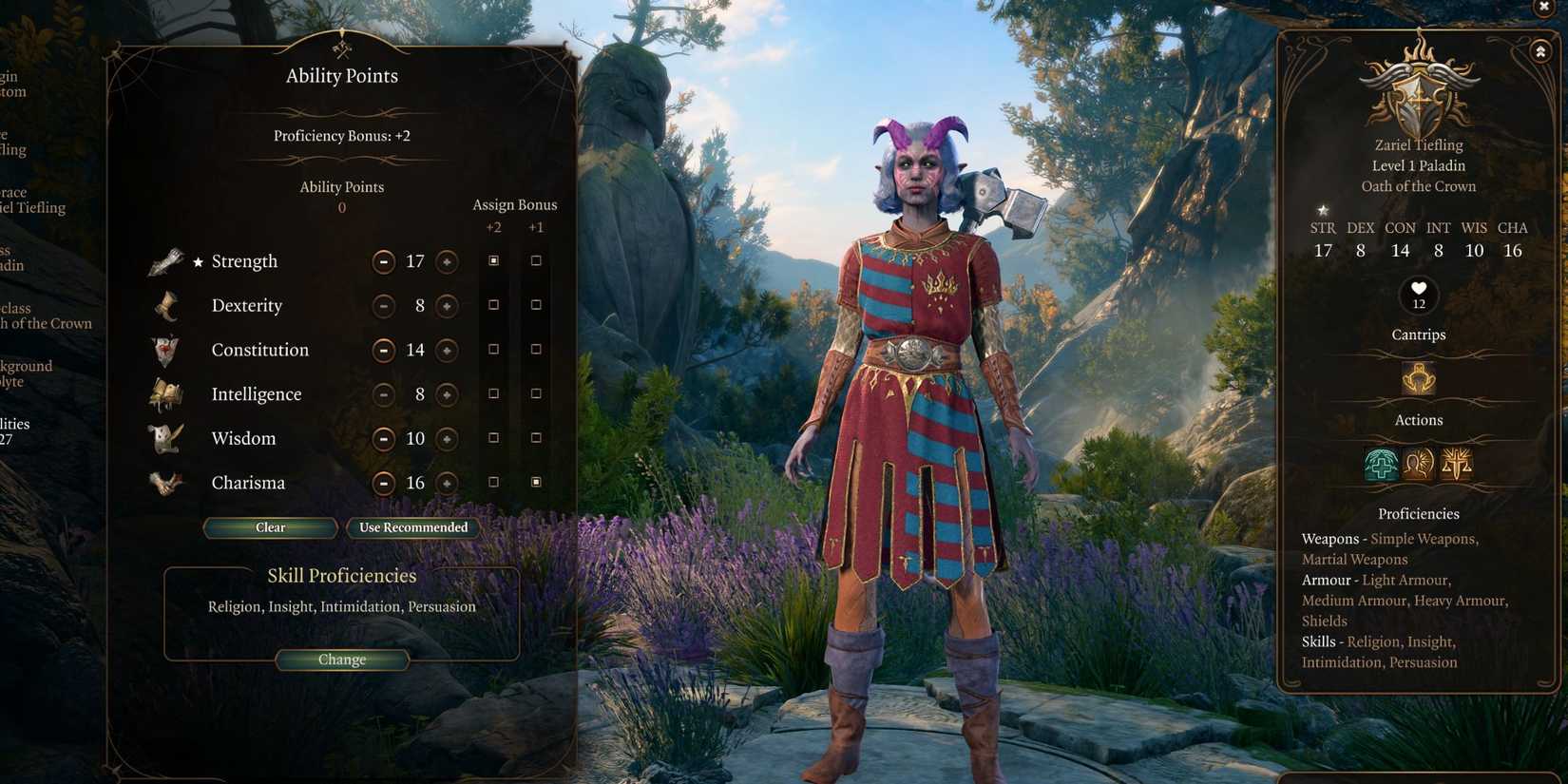Increase Charisma with the plus button

pyautogui.click(x=447, y=484)
